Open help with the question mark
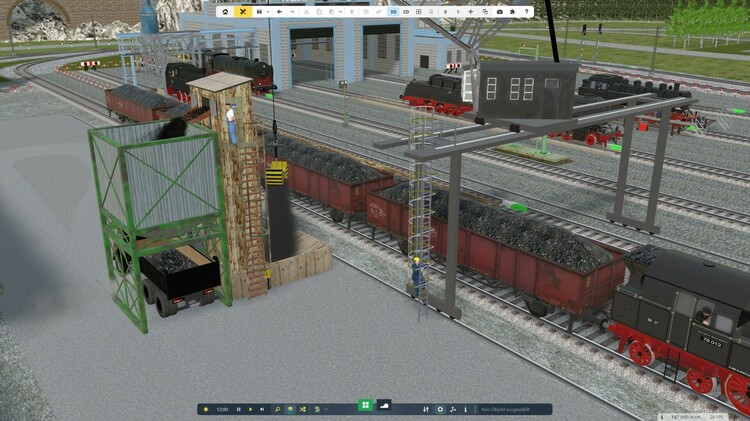750x421 pixels. tap(527, 11)
